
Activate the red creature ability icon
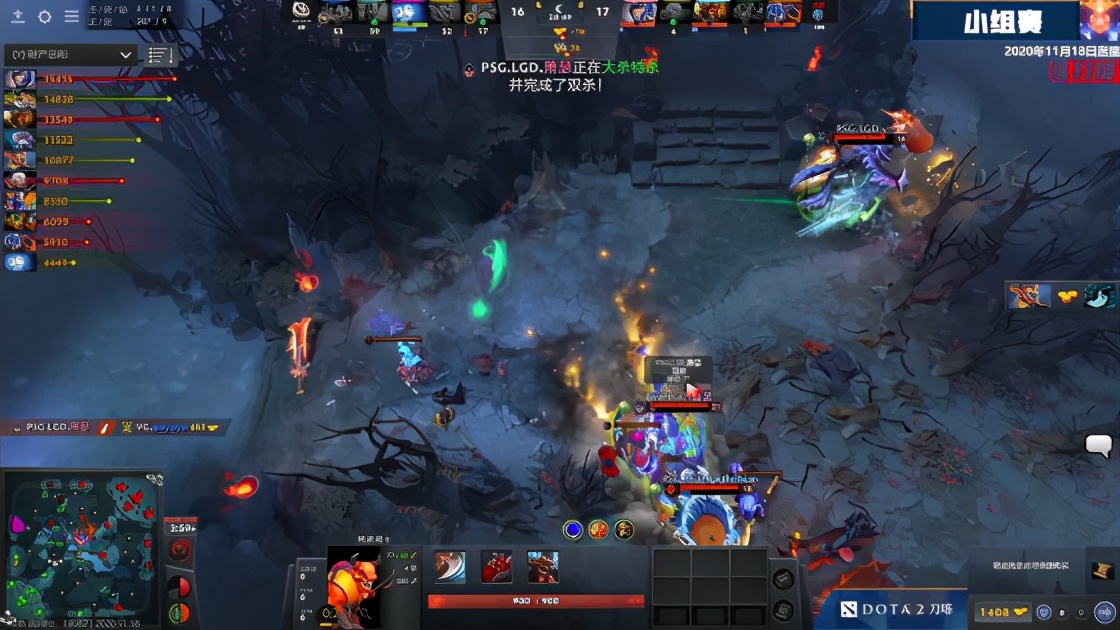tap(496, 567)
